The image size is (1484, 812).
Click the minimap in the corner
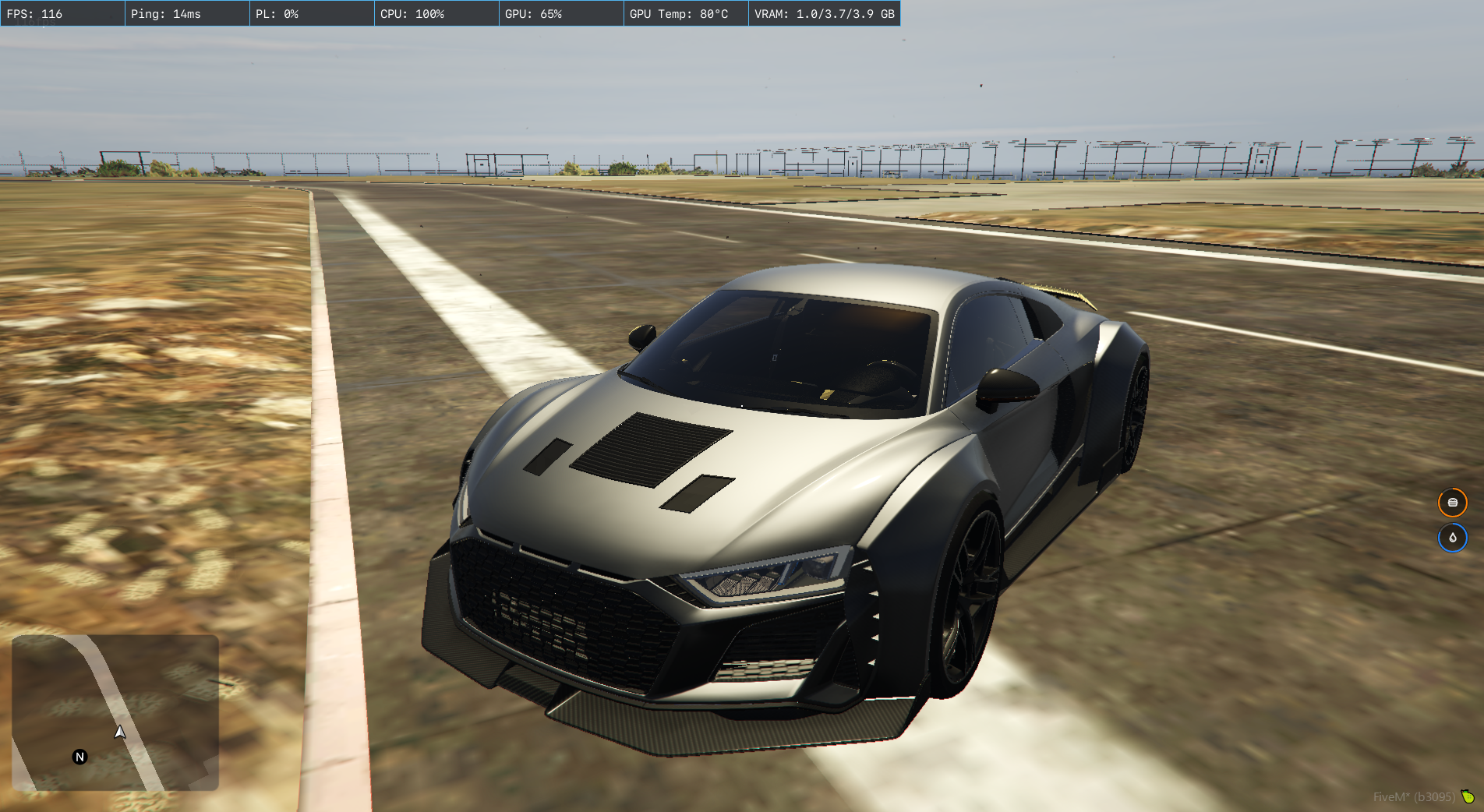tap(115, 712)
